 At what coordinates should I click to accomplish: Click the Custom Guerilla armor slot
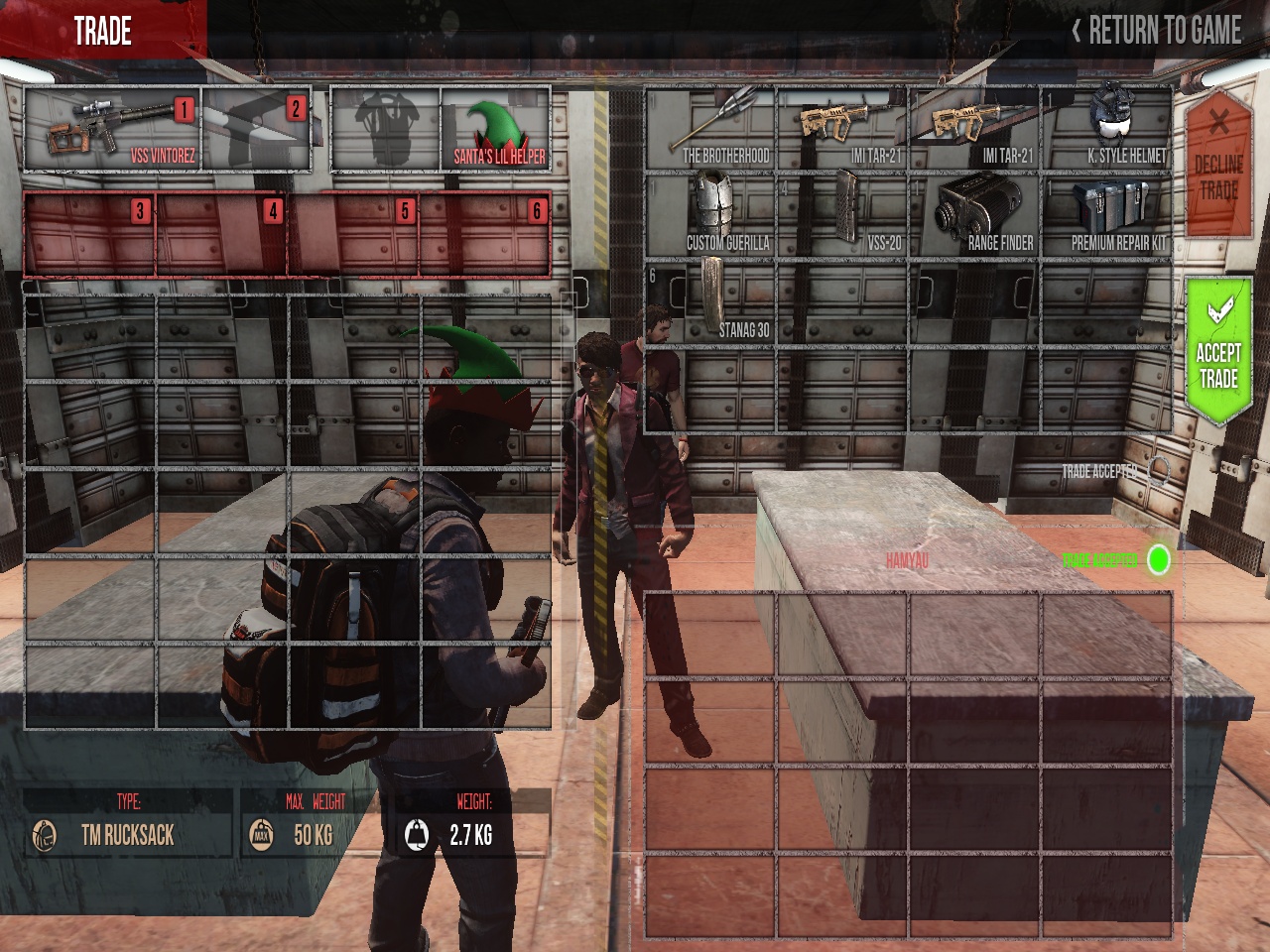[x=710, y=213]
